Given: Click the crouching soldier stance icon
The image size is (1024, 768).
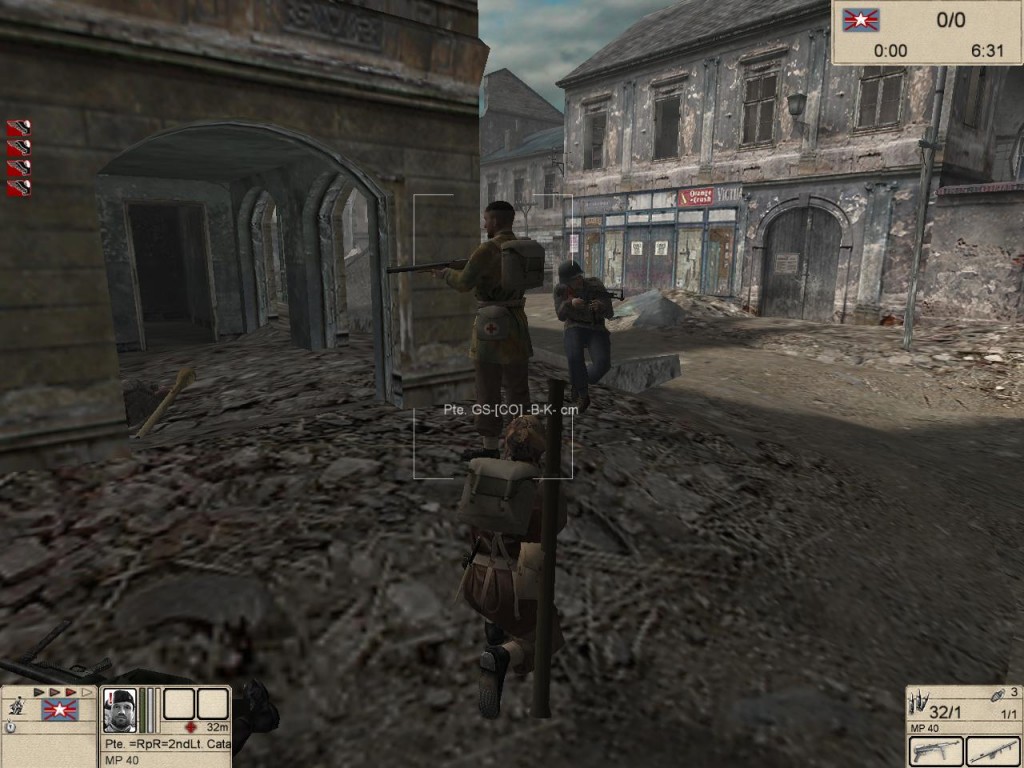Looking at the screenshot, I should (x=15, y=706).
